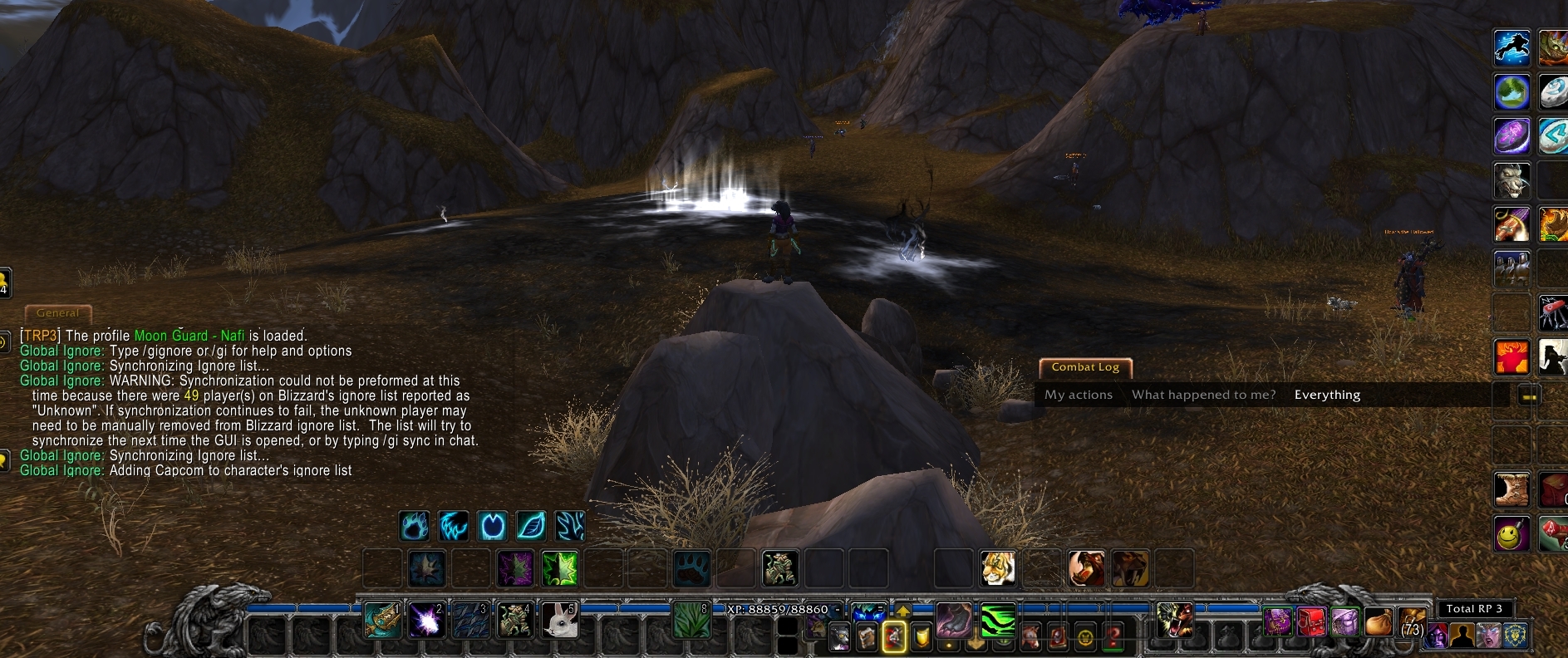Click the green claw swipe icon near the micro menu
Image resolution: width=1568 pixels, height=658 pixels.
(998, 623)
